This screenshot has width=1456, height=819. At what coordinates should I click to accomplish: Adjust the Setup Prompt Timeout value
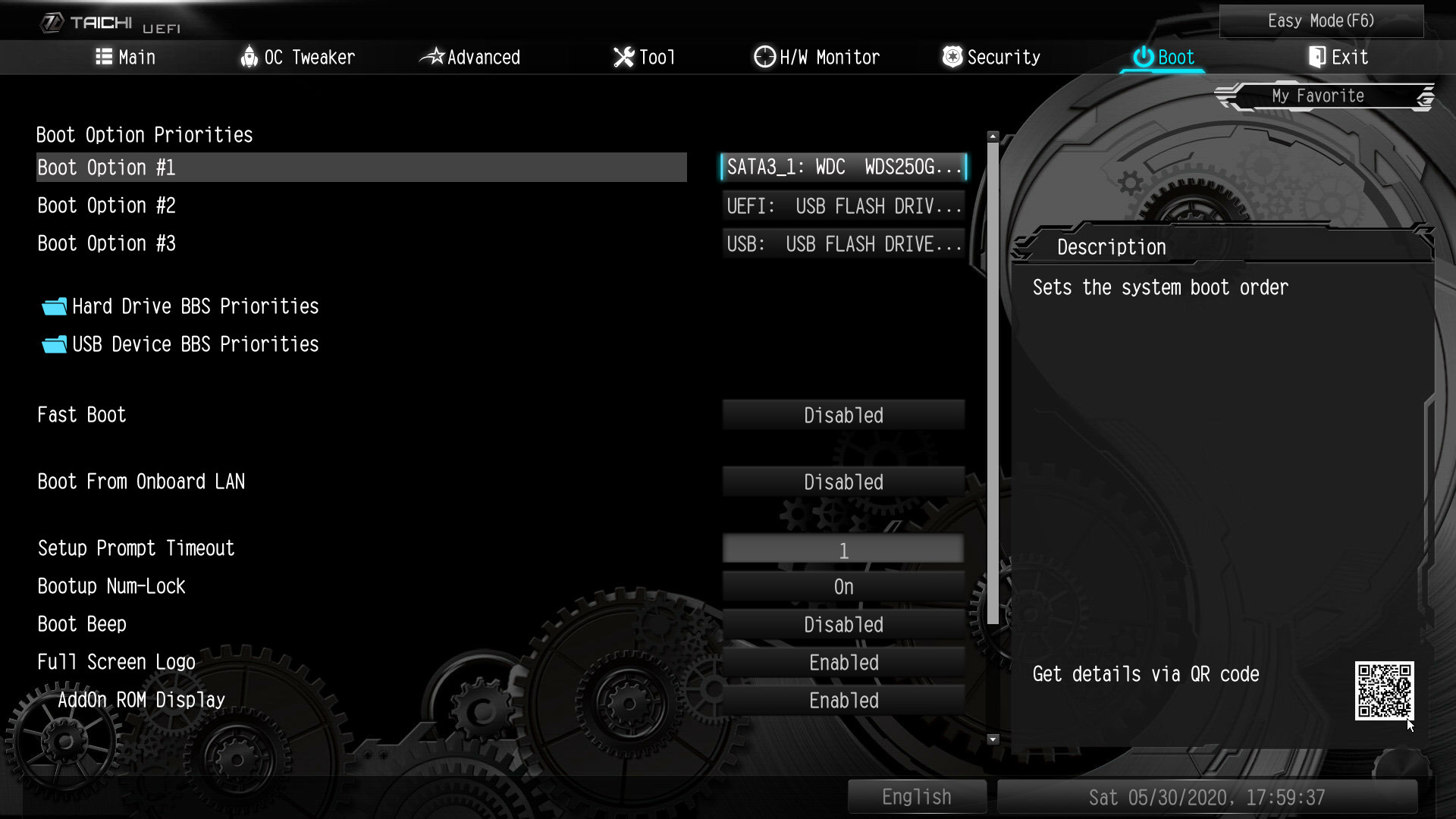click(843, 548)
